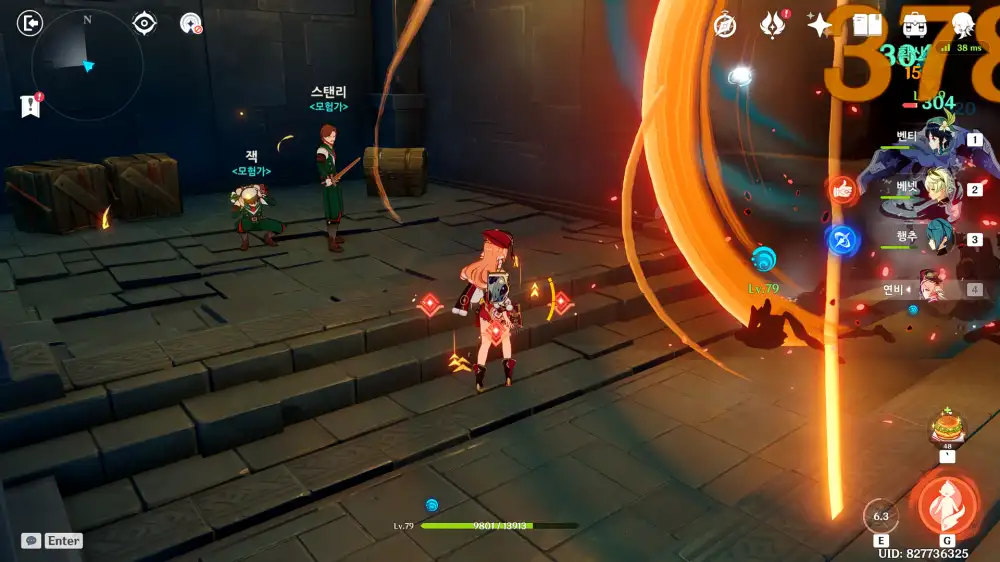Open the events icon with red alert
The width and height of the screenshot is (1000, 562).
[x=773, y=25]
